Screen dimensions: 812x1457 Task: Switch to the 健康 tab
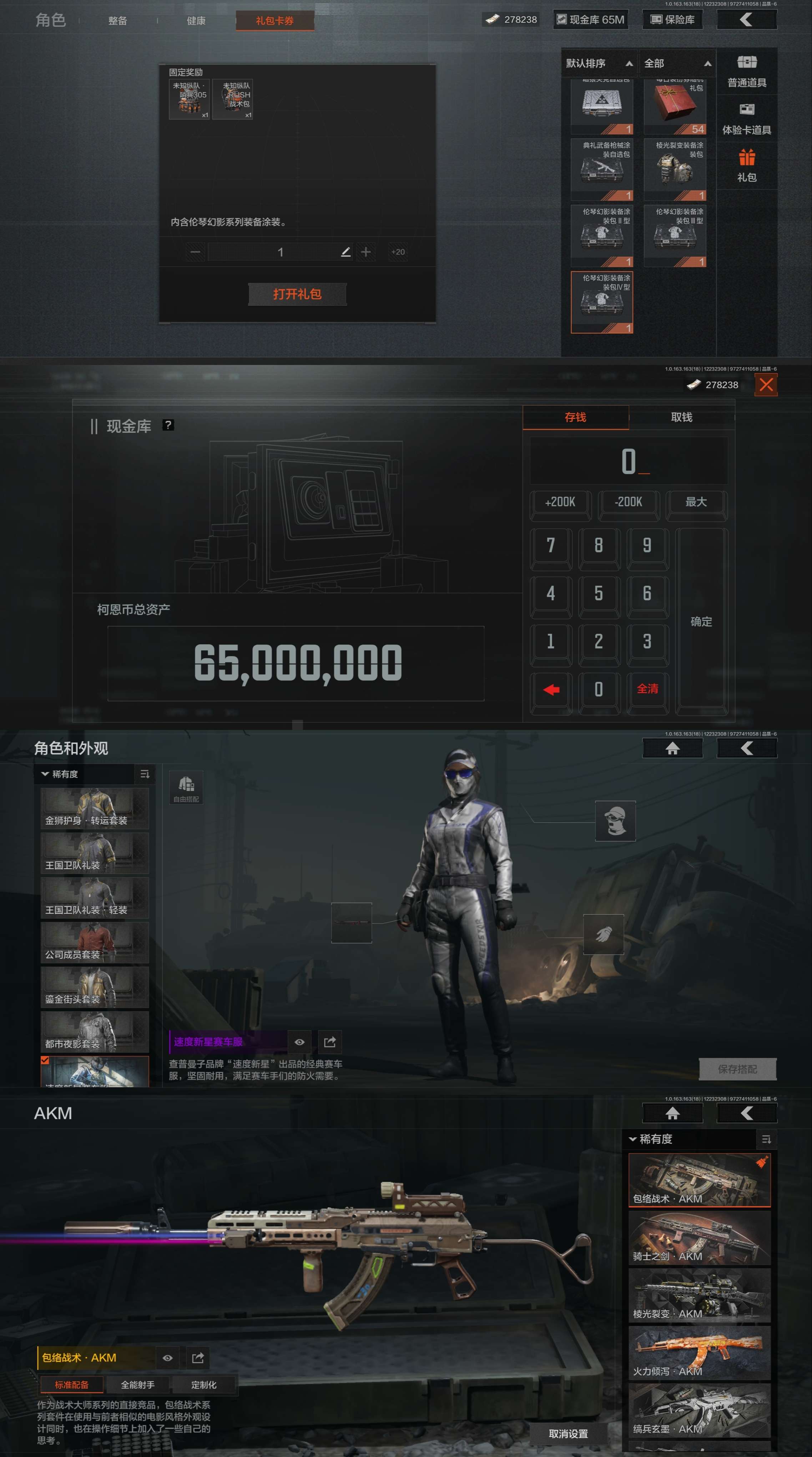196,21
